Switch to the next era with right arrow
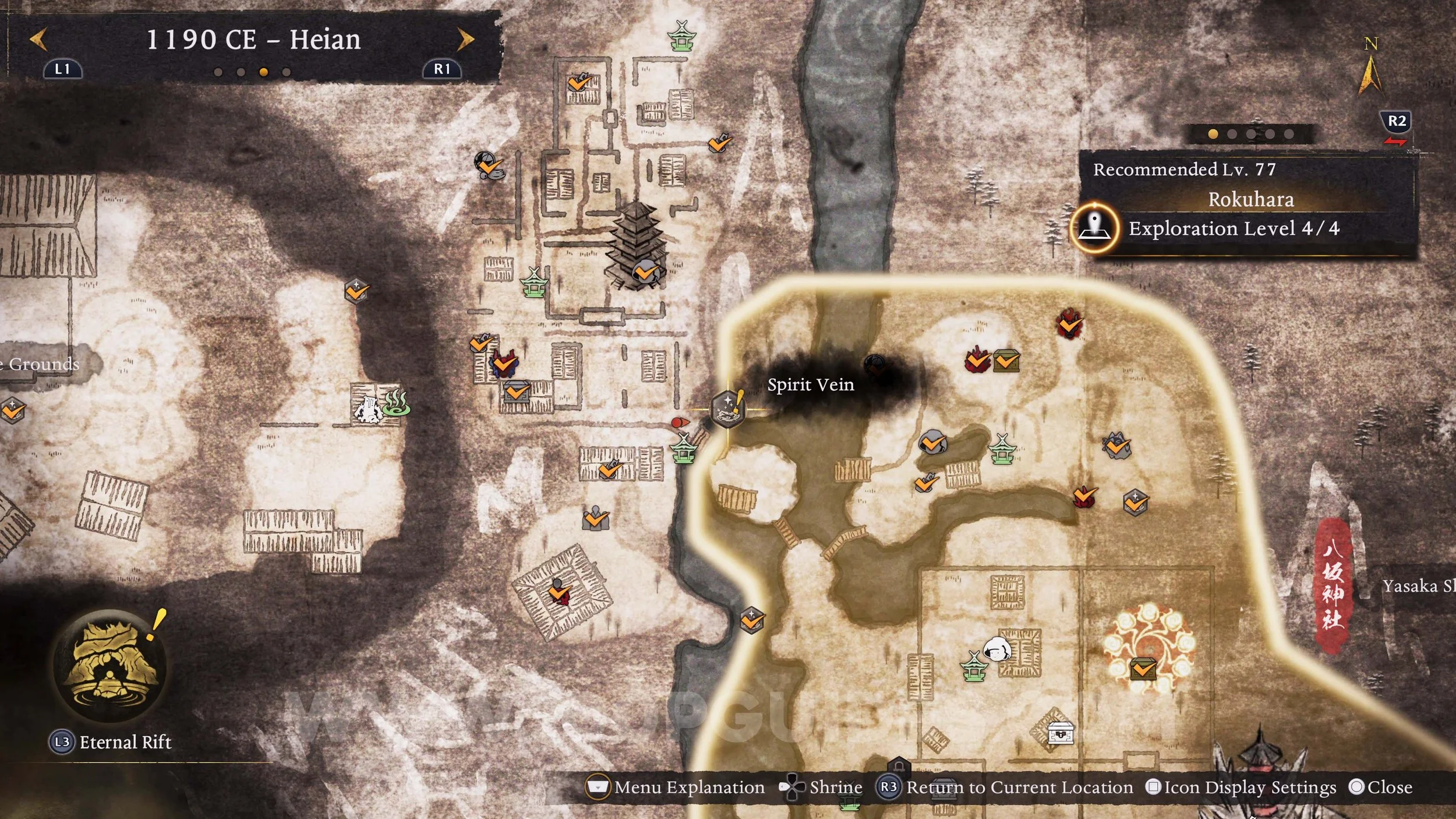Image resolution: width=1456 pixels, height=819 pixels. 465,40
